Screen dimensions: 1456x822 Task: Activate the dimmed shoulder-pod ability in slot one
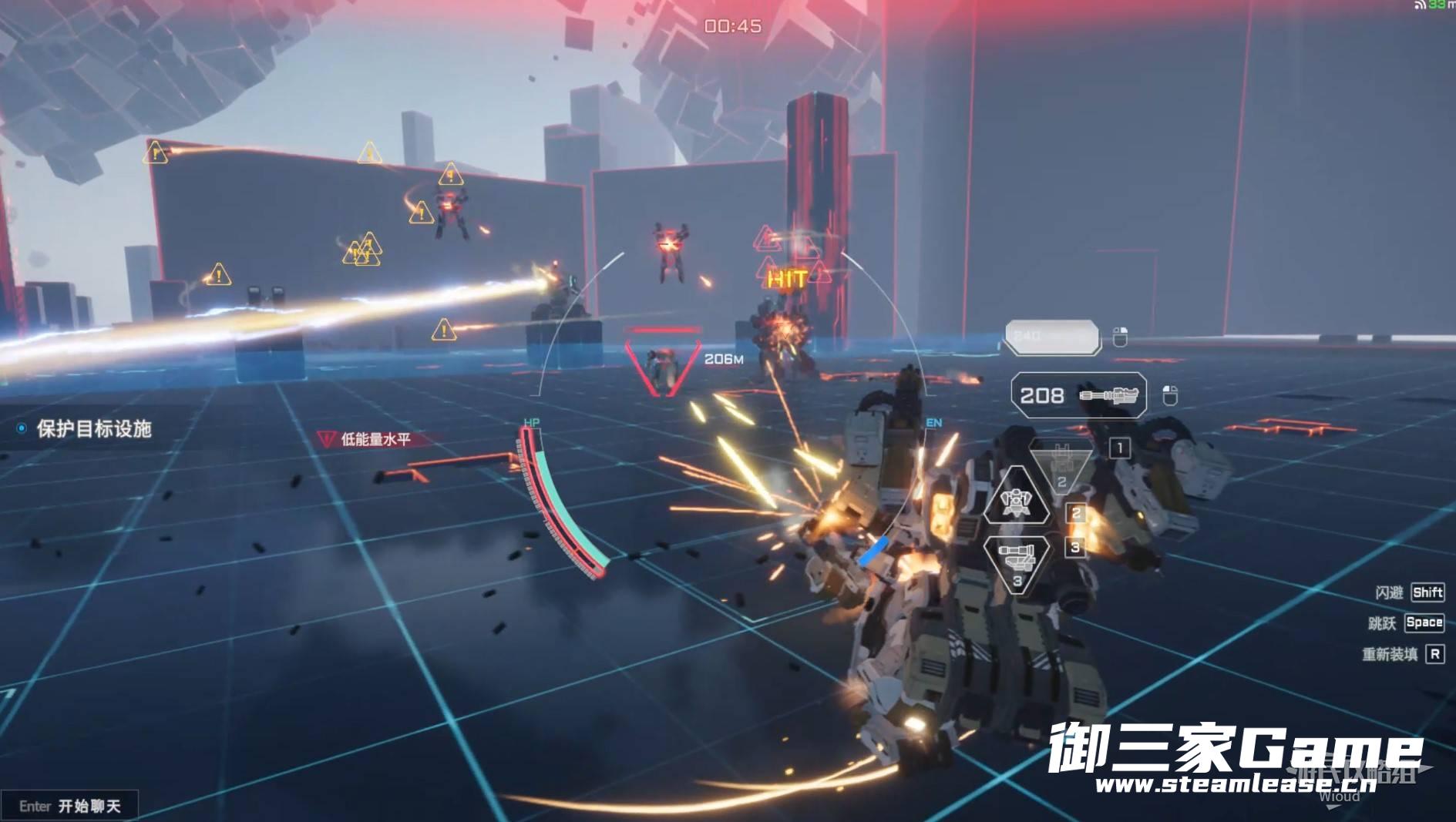[1062, 466]
